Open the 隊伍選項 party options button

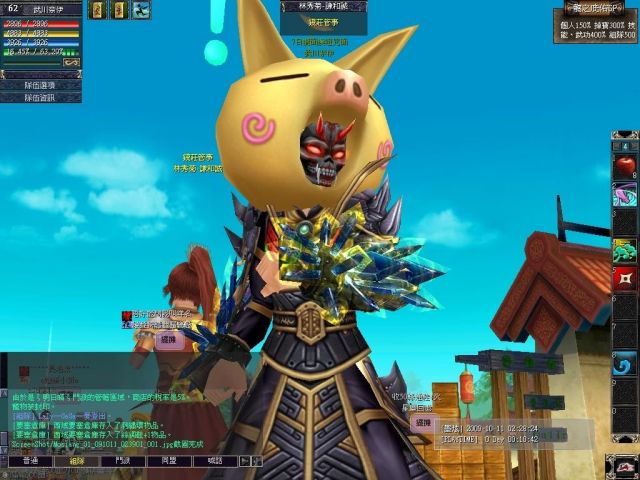40,85
